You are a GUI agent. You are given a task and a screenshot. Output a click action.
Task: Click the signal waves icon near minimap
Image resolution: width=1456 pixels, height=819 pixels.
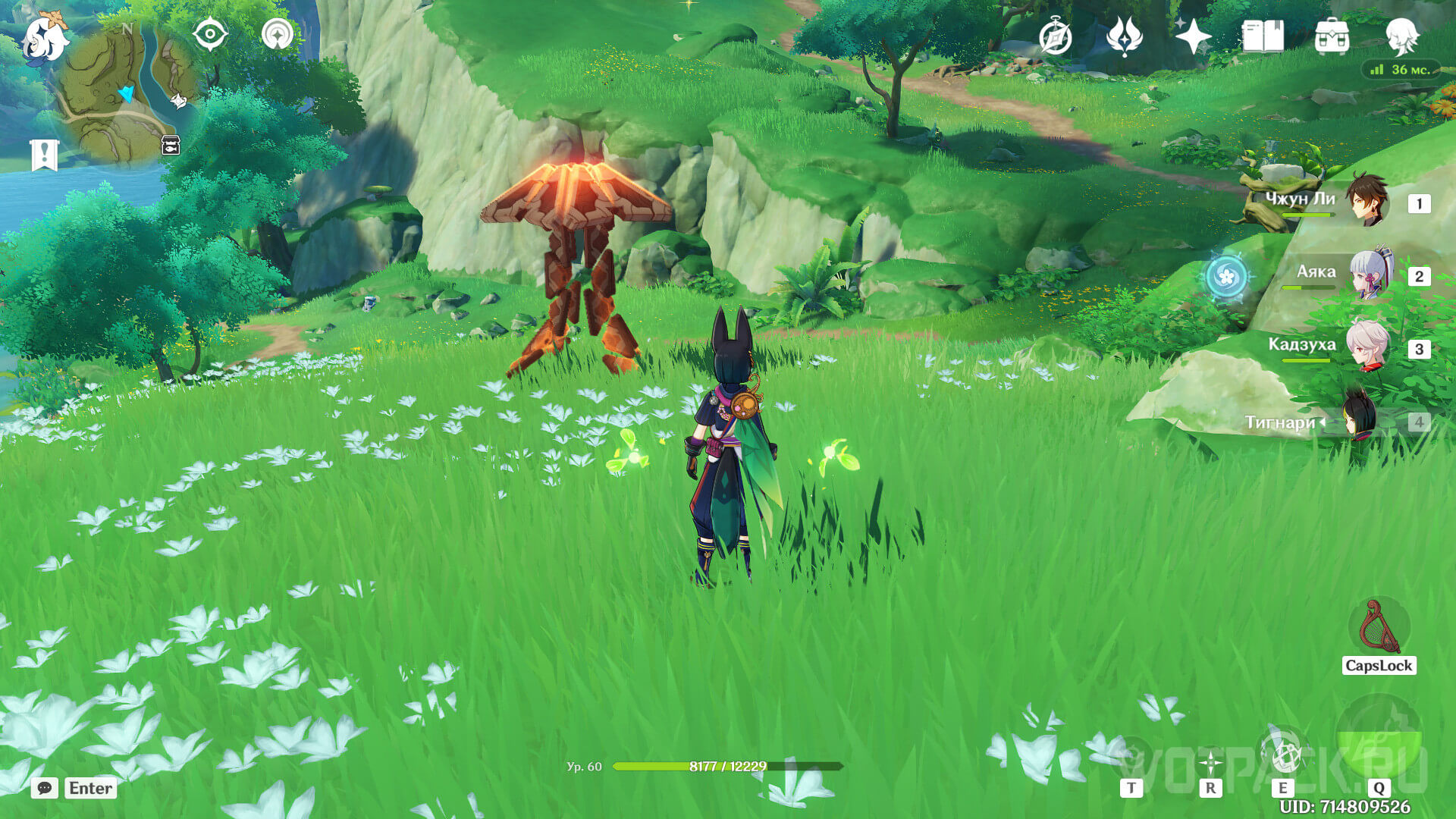click(278, 35)
